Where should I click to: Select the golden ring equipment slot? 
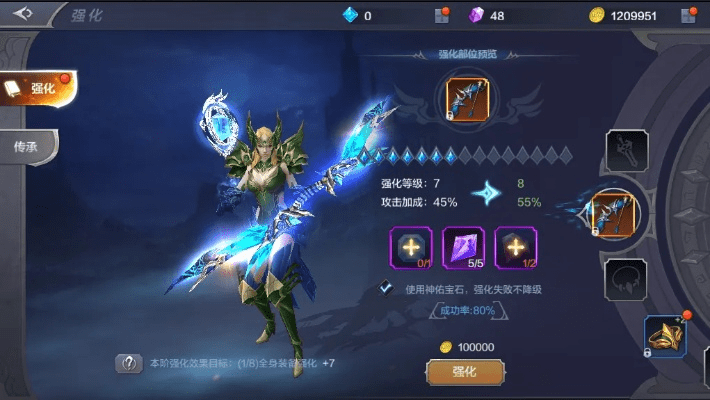(x=664, y=335)
